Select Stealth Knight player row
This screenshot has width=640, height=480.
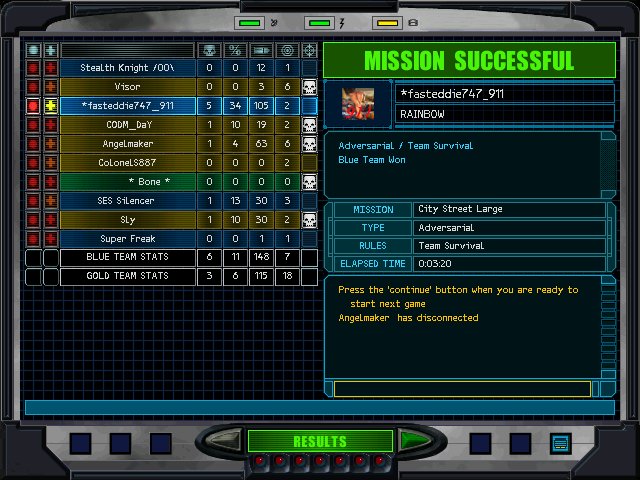point(127,67)
